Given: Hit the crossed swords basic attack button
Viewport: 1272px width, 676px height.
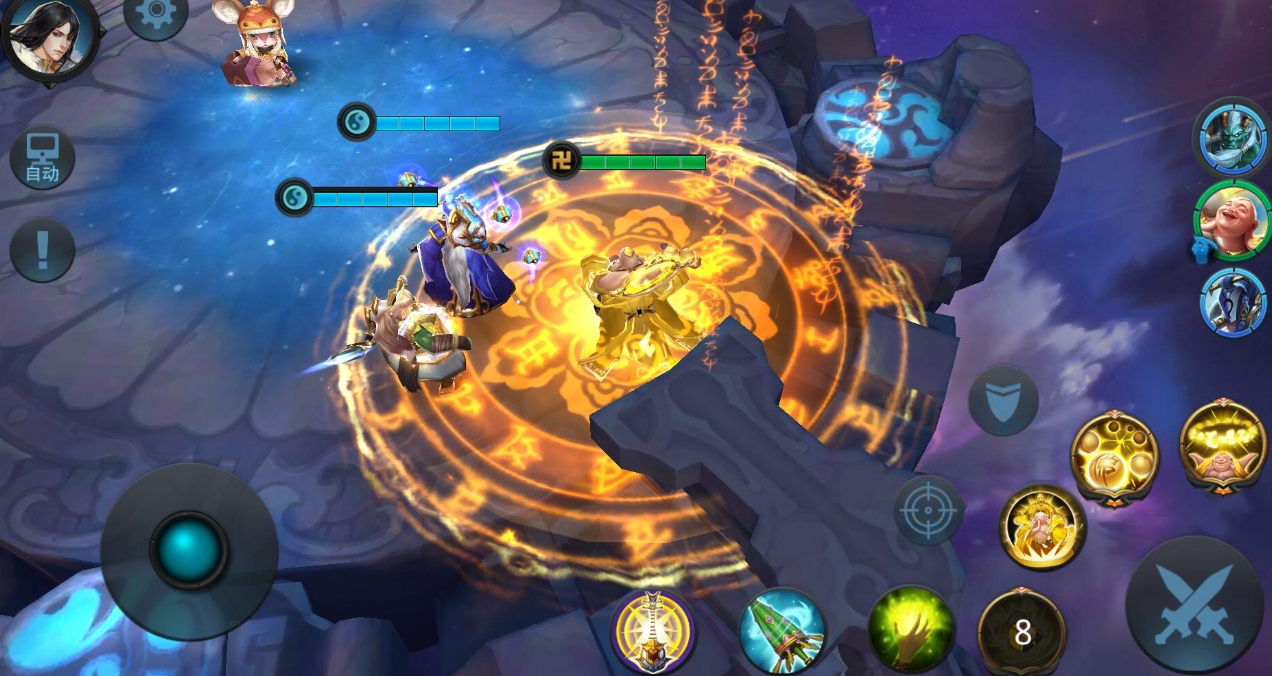Looking at the screenshot, I should click(1194, 604).
